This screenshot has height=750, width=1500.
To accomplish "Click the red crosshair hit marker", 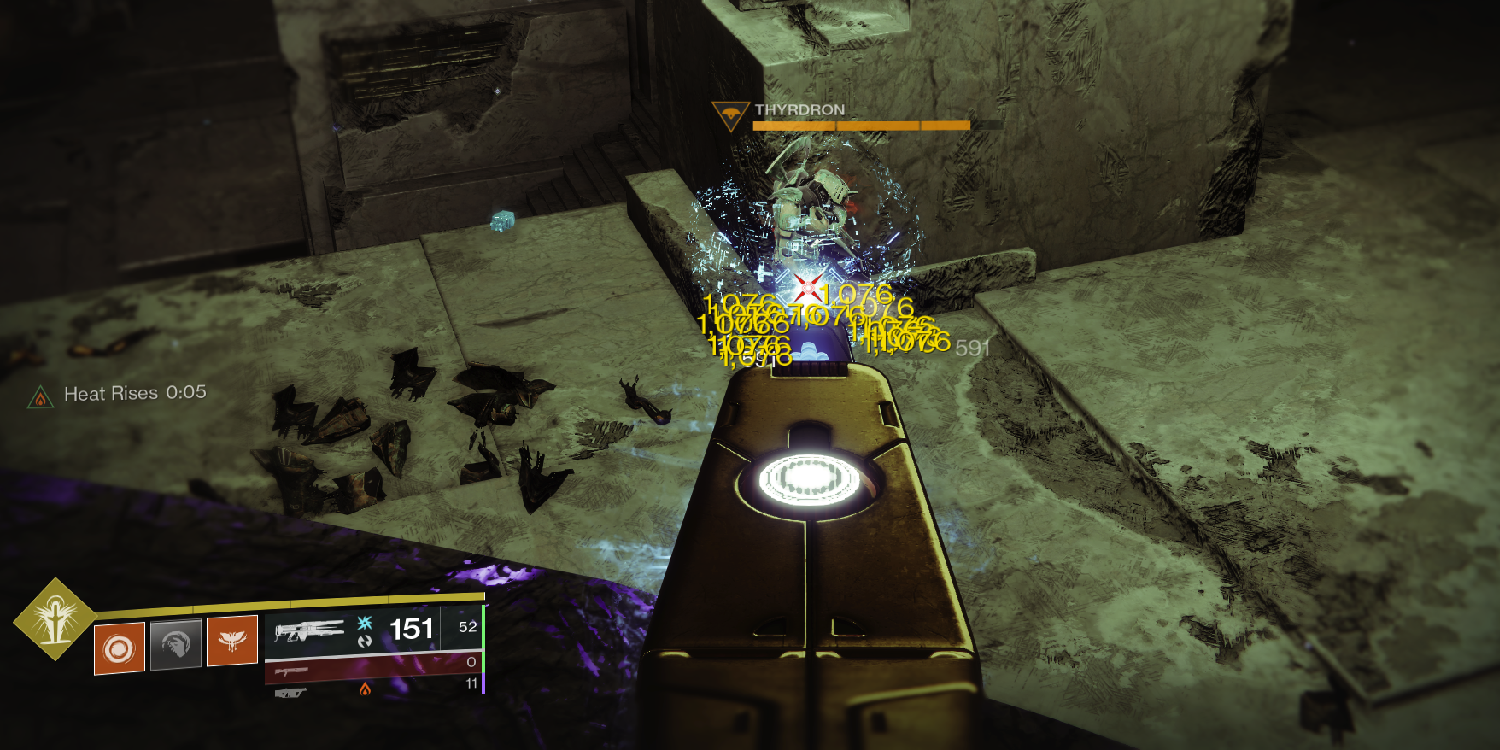I will coord(806,289).
